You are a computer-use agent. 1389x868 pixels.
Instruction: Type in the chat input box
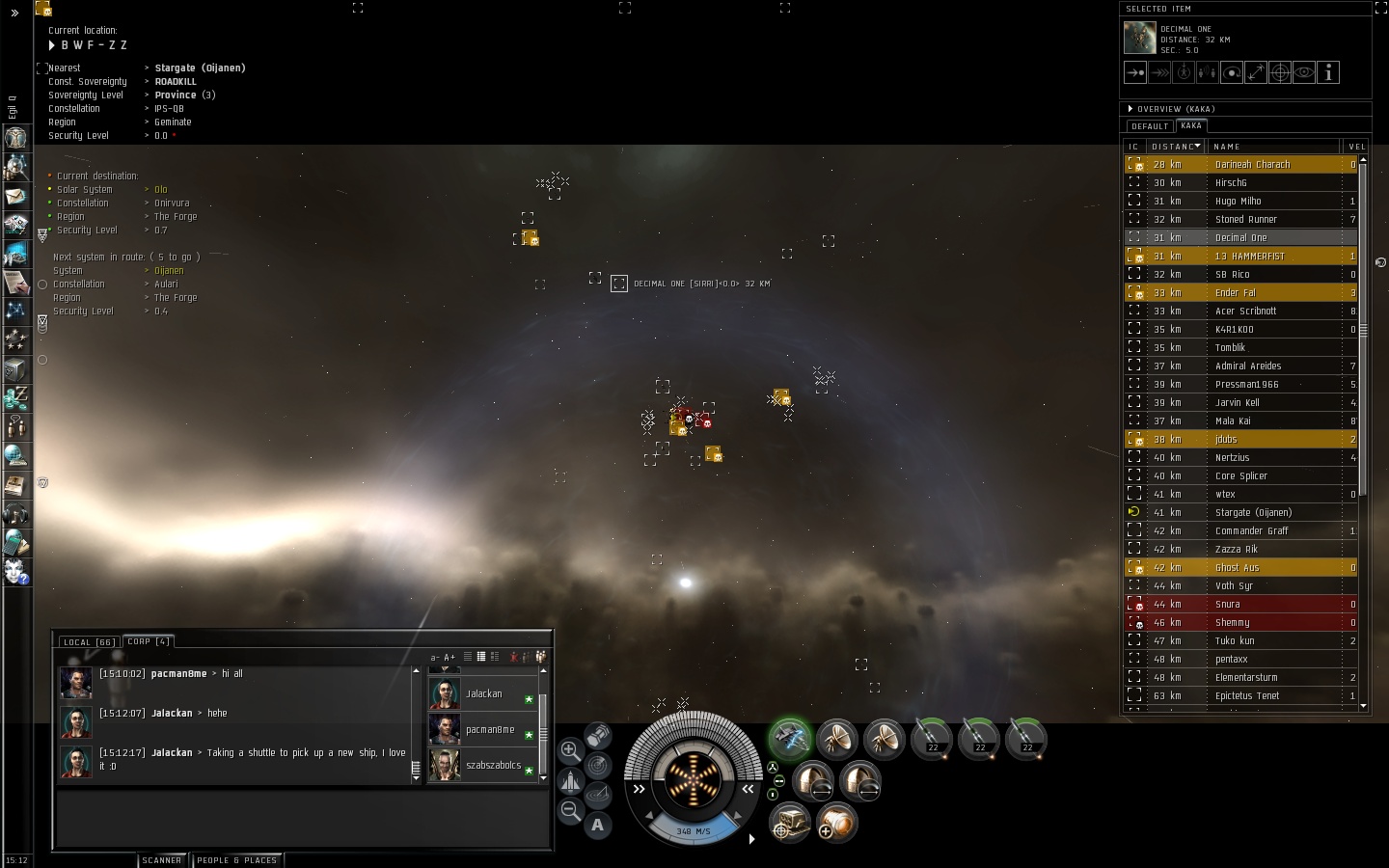coord(302,818)
